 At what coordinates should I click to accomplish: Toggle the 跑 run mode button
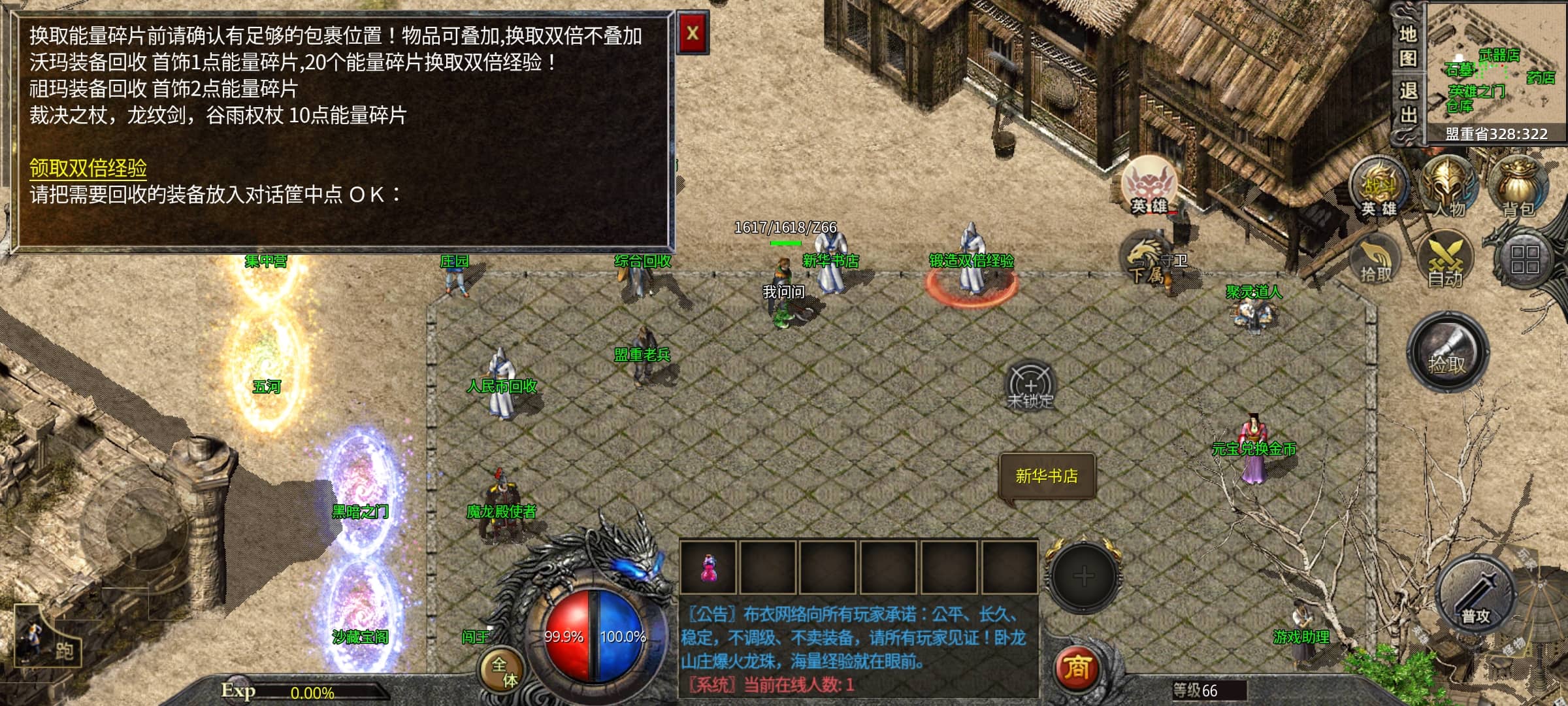tap(49, 641)
